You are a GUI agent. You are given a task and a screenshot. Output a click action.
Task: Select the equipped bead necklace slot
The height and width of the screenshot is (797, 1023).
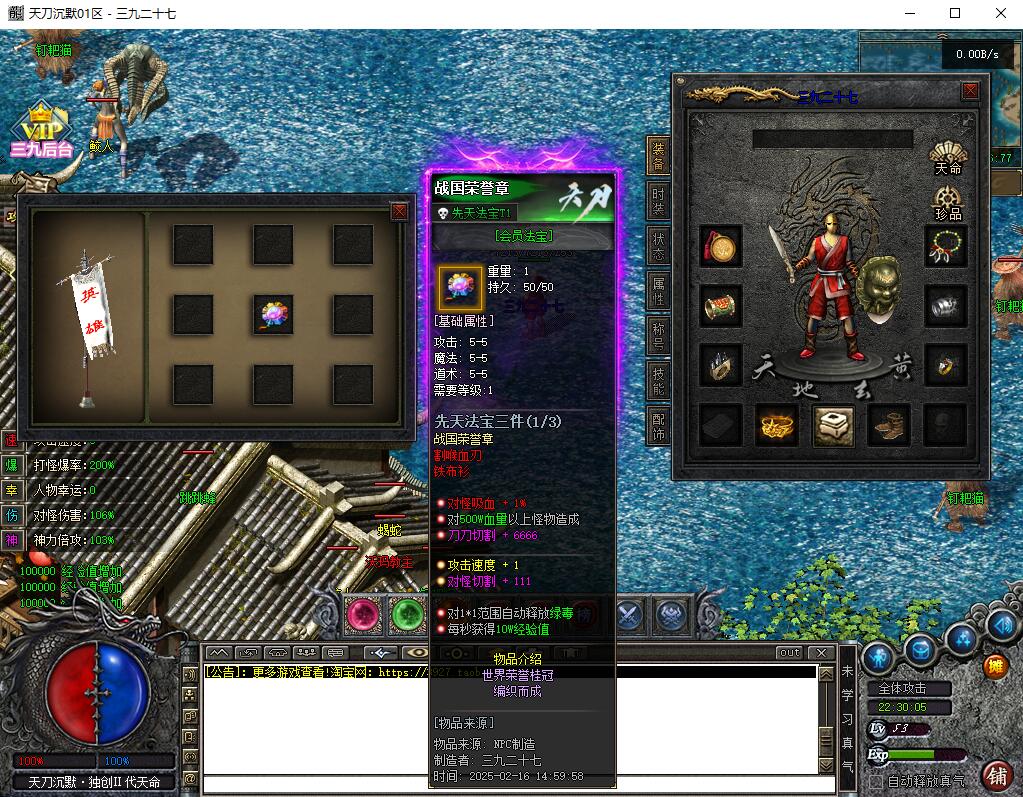(x=946, y=246)
